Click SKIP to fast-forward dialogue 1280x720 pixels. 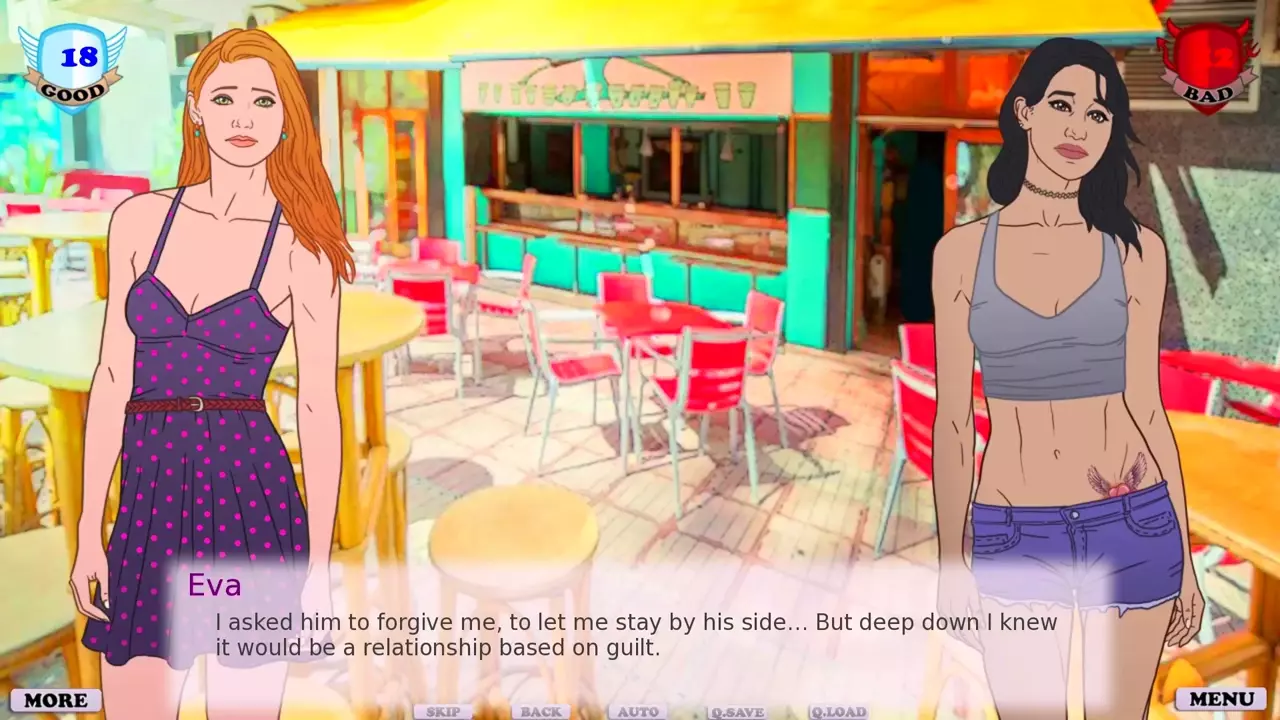tap(443, 712)
